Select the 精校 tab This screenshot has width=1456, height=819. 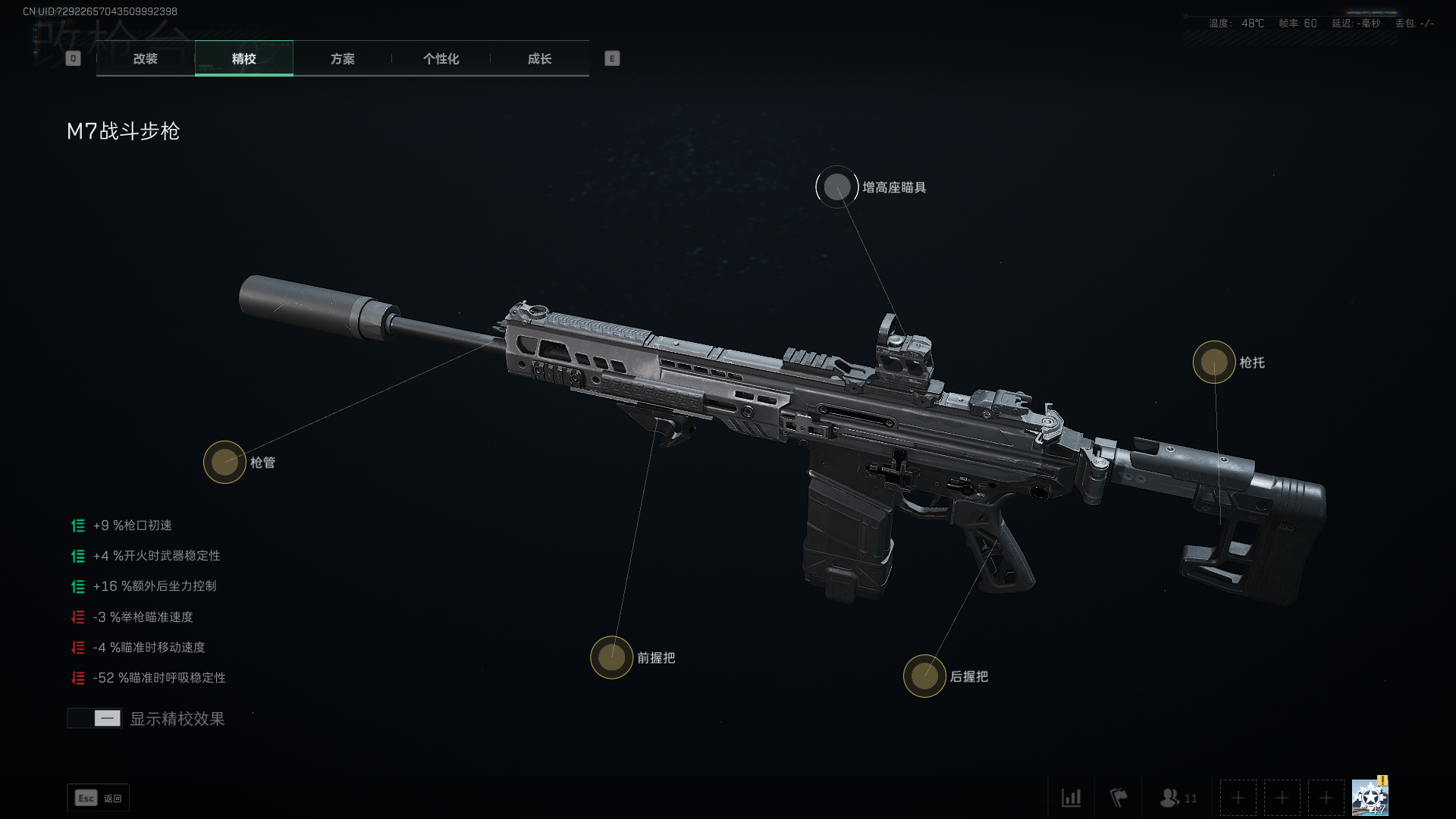point(243,58)
